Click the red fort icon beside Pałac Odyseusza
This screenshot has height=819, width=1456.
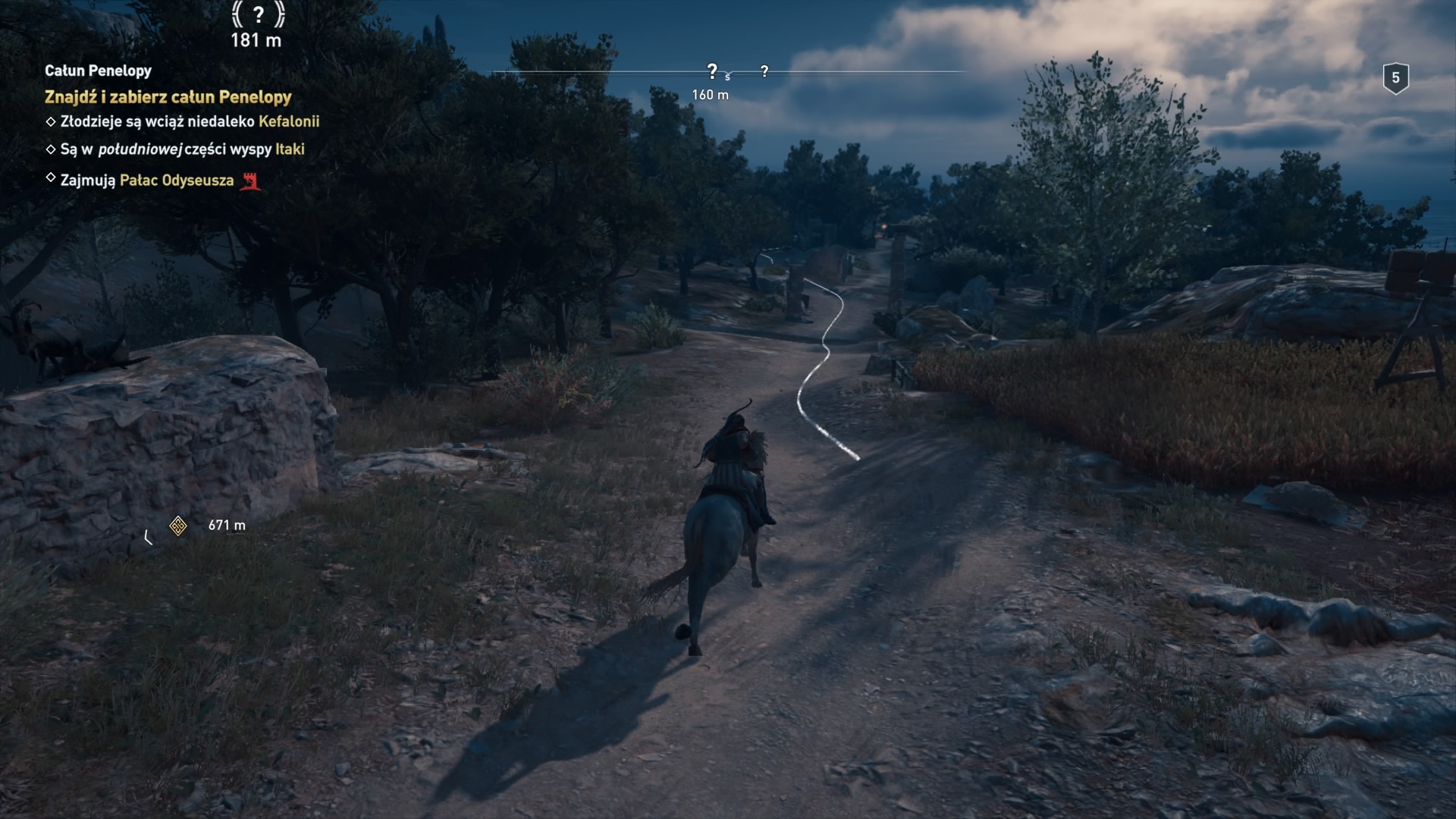click(250, 181)
